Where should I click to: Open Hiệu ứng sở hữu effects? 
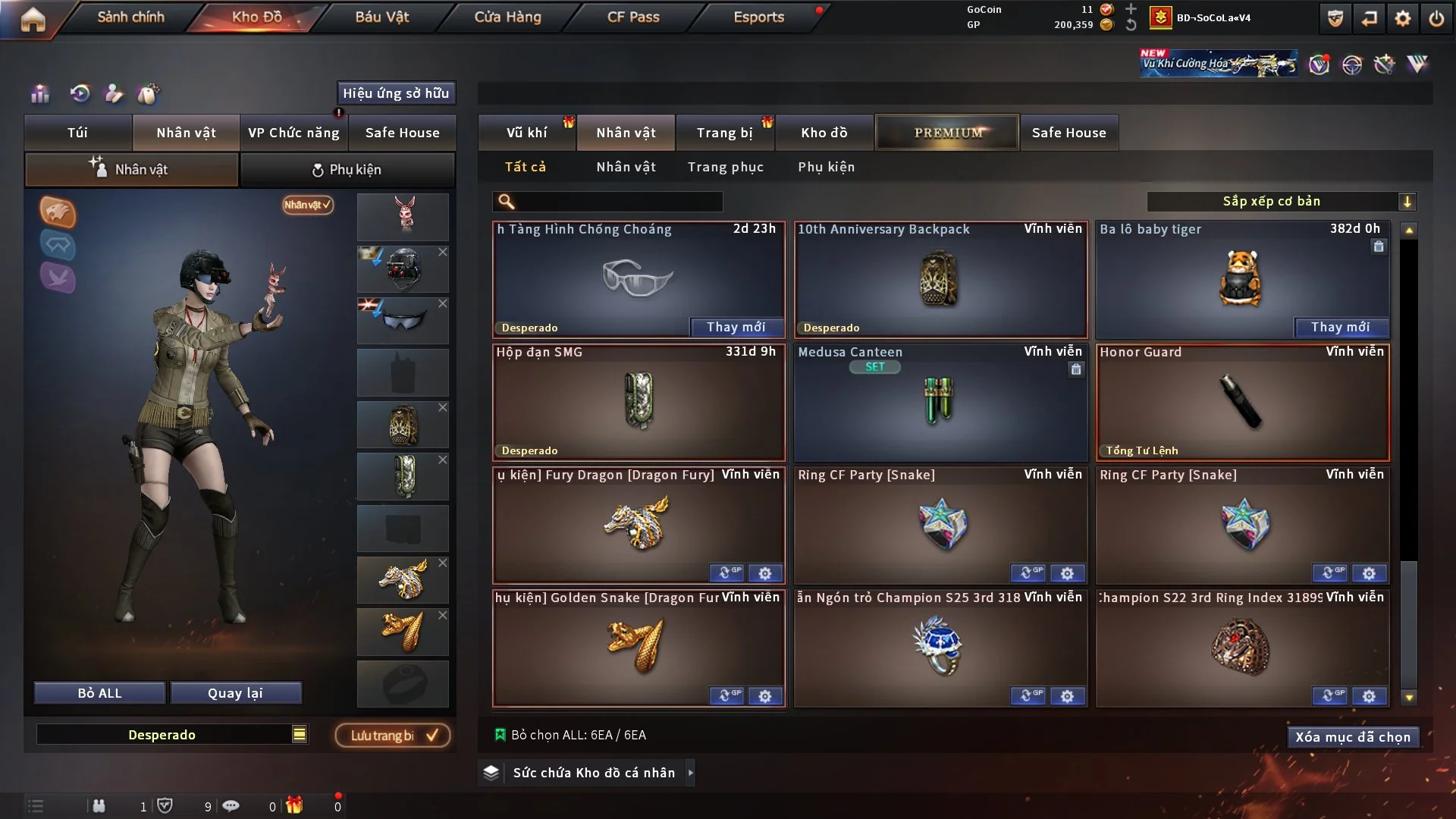tap(396, 93)
